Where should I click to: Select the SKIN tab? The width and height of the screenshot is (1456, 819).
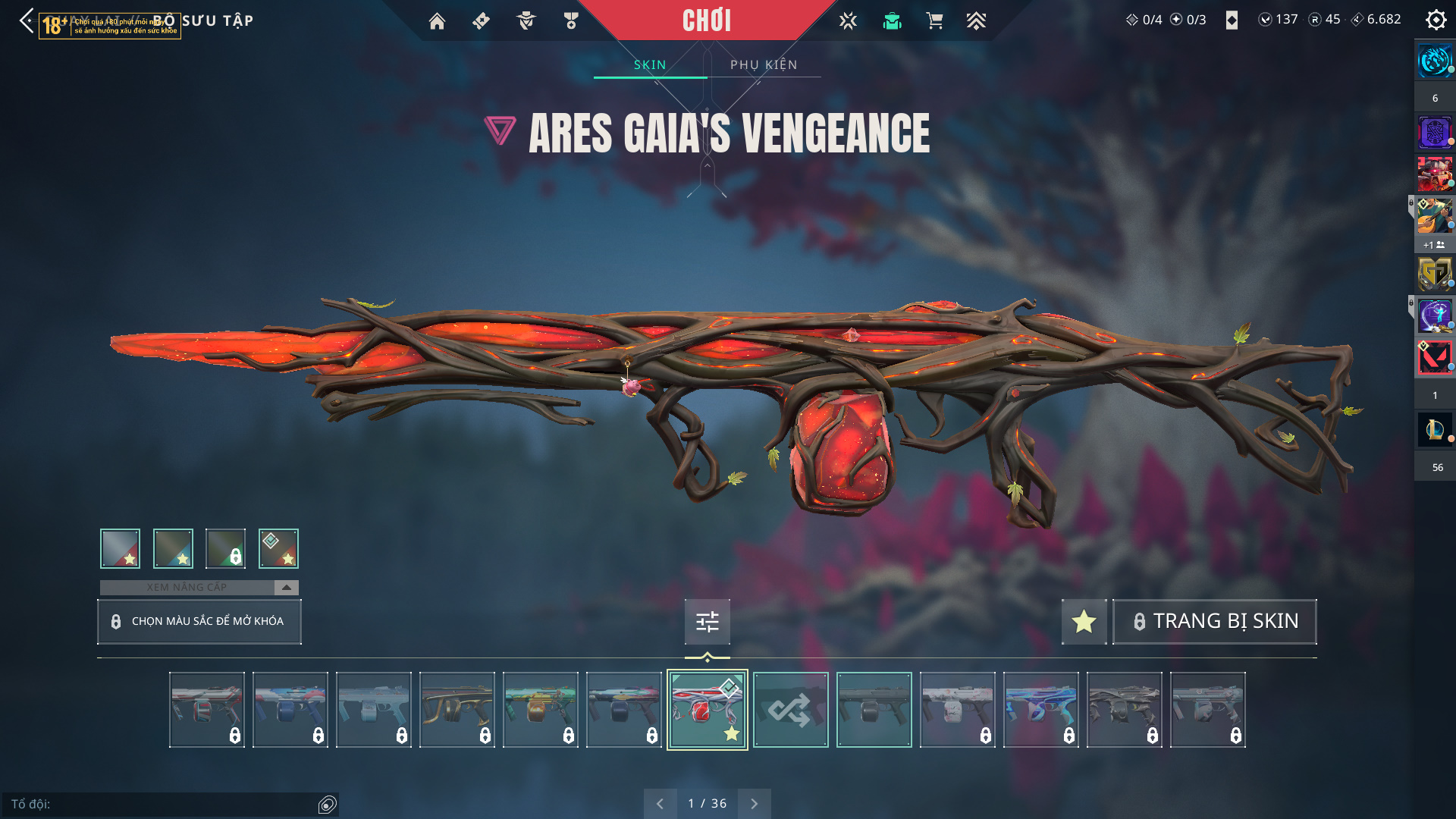click(650, 64)
